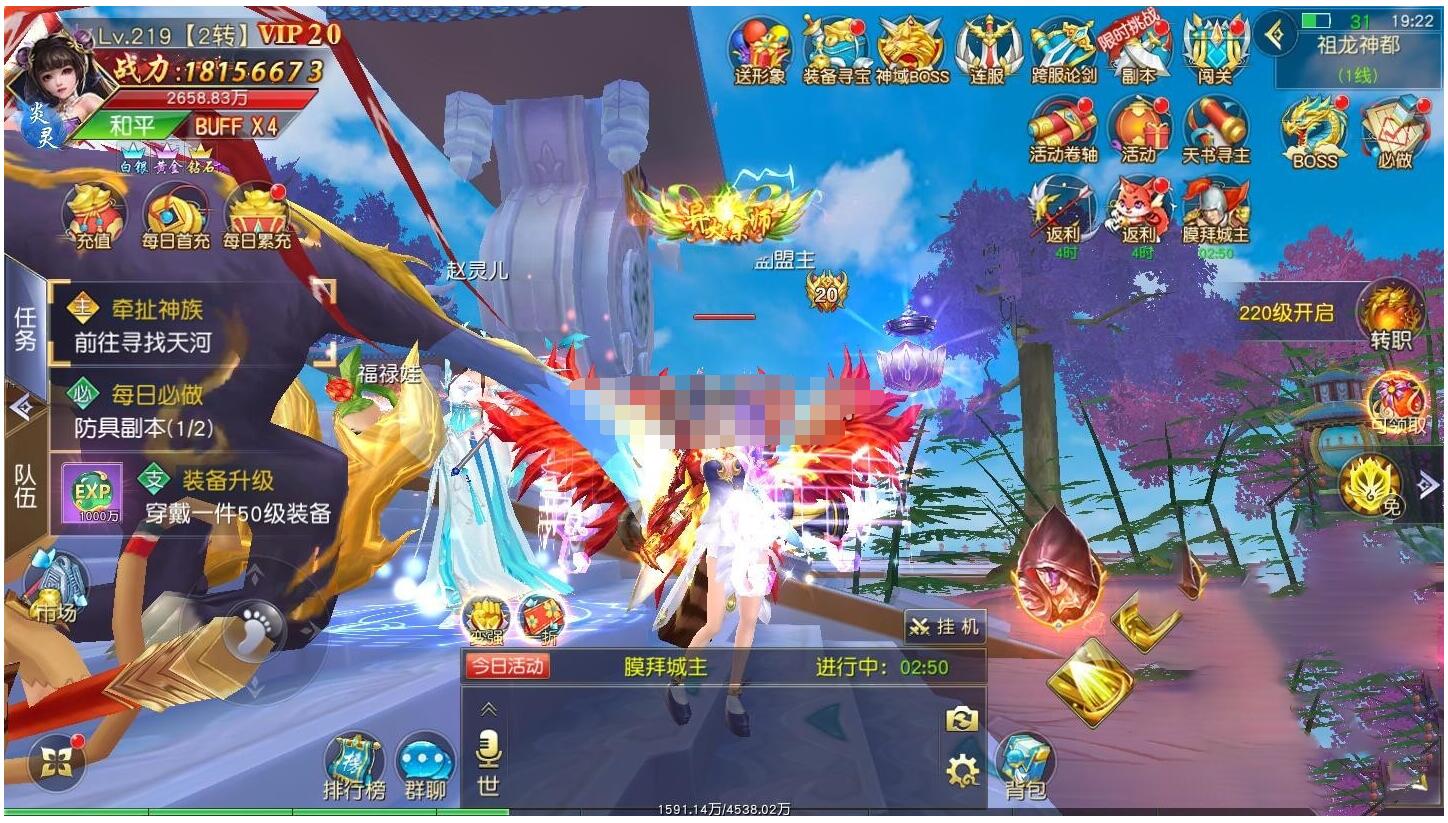Open the 跨服论剑 cross-server arena
The width and height of the screenshot is (1448, 823).
tap(1064, 48)
